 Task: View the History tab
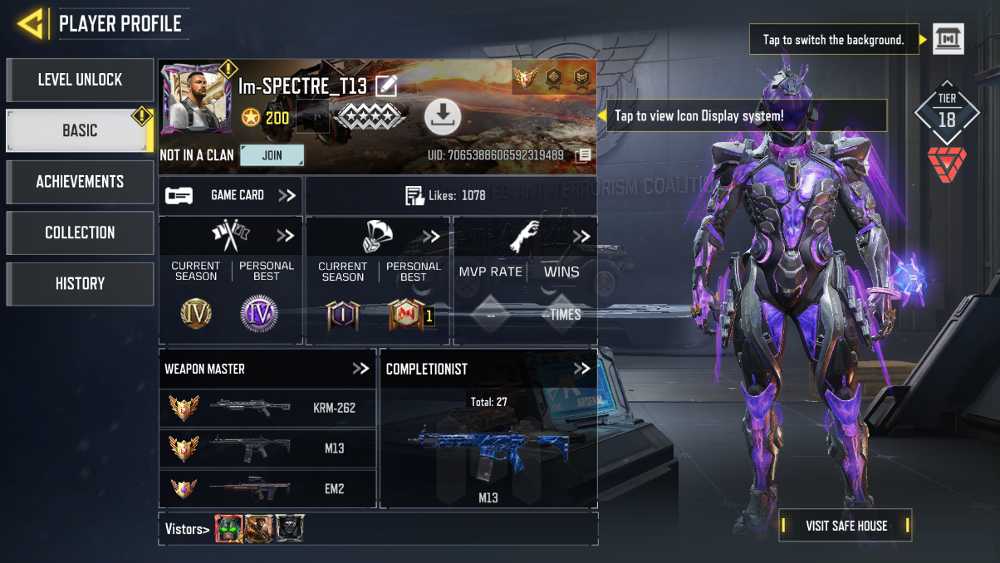point(80,284)
